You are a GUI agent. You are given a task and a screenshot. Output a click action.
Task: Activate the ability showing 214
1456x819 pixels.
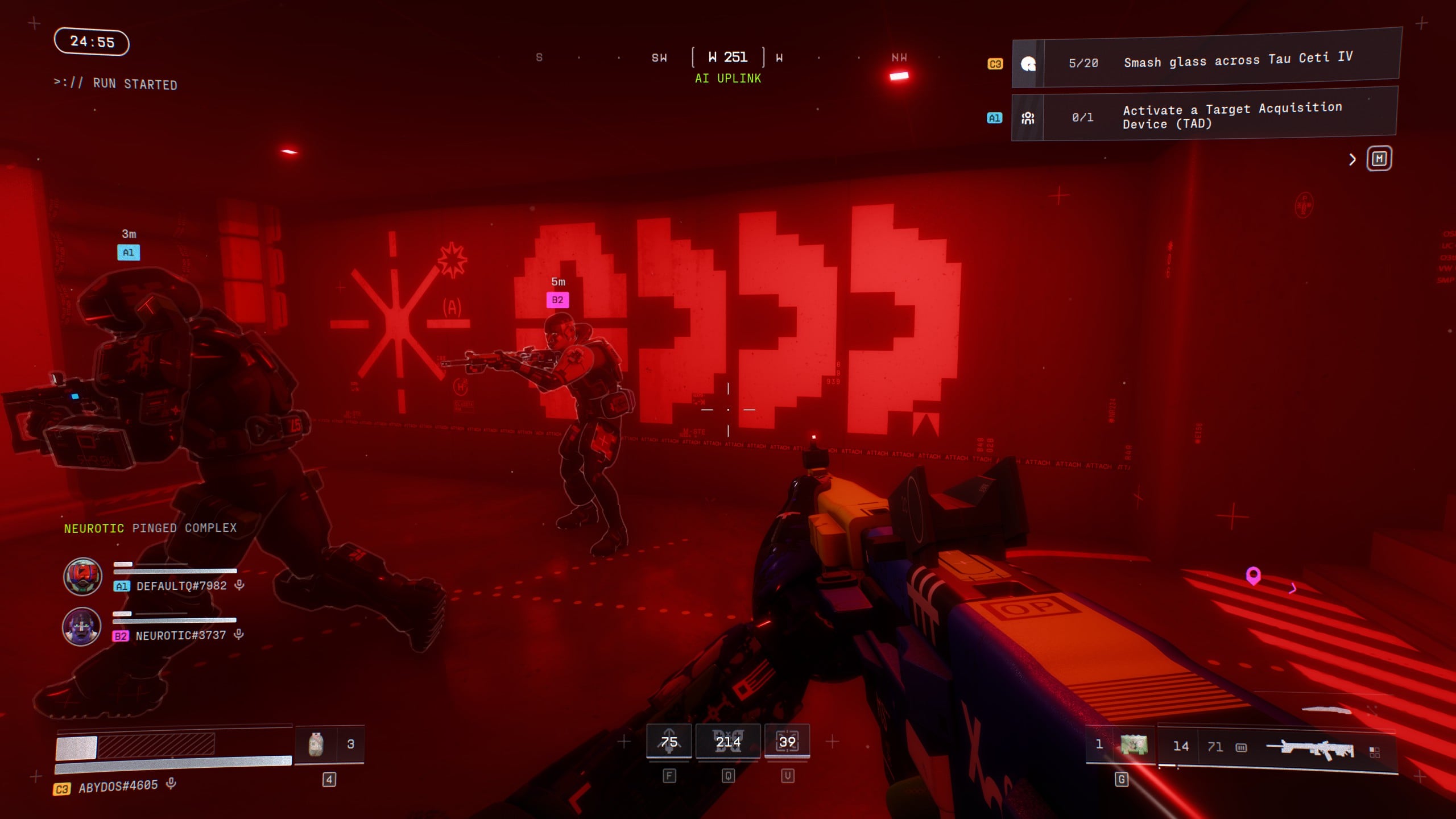pos(728,742)
